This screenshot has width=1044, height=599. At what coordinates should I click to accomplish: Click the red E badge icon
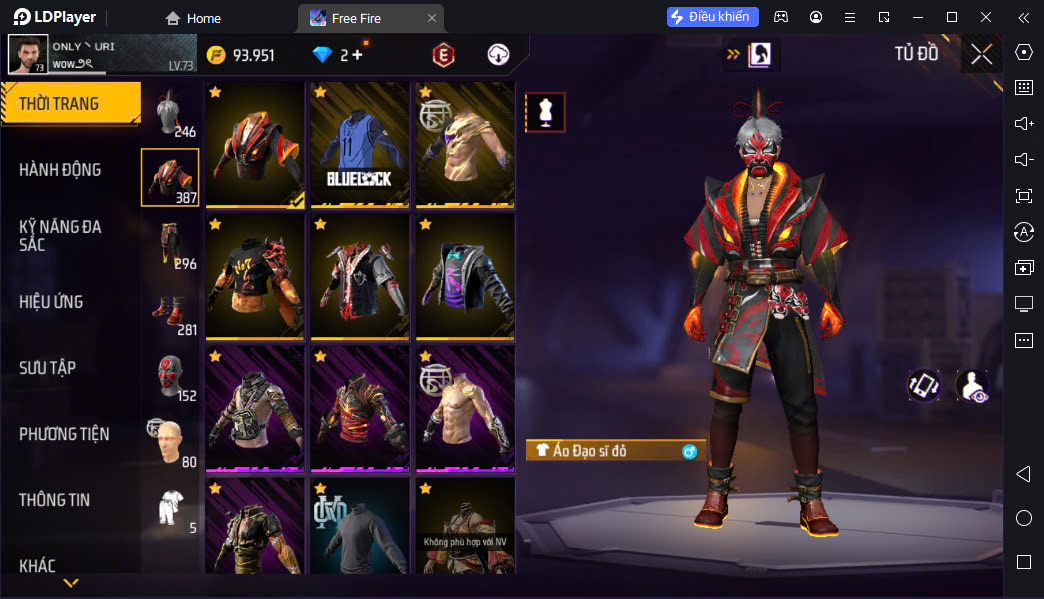tap(443, 56)
